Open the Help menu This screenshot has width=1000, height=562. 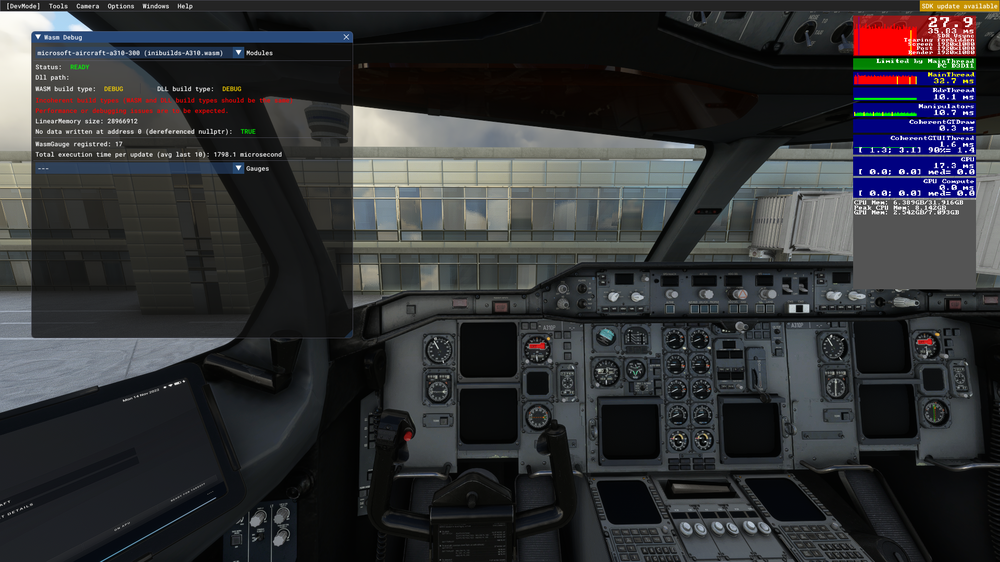[x=185, y=6]
